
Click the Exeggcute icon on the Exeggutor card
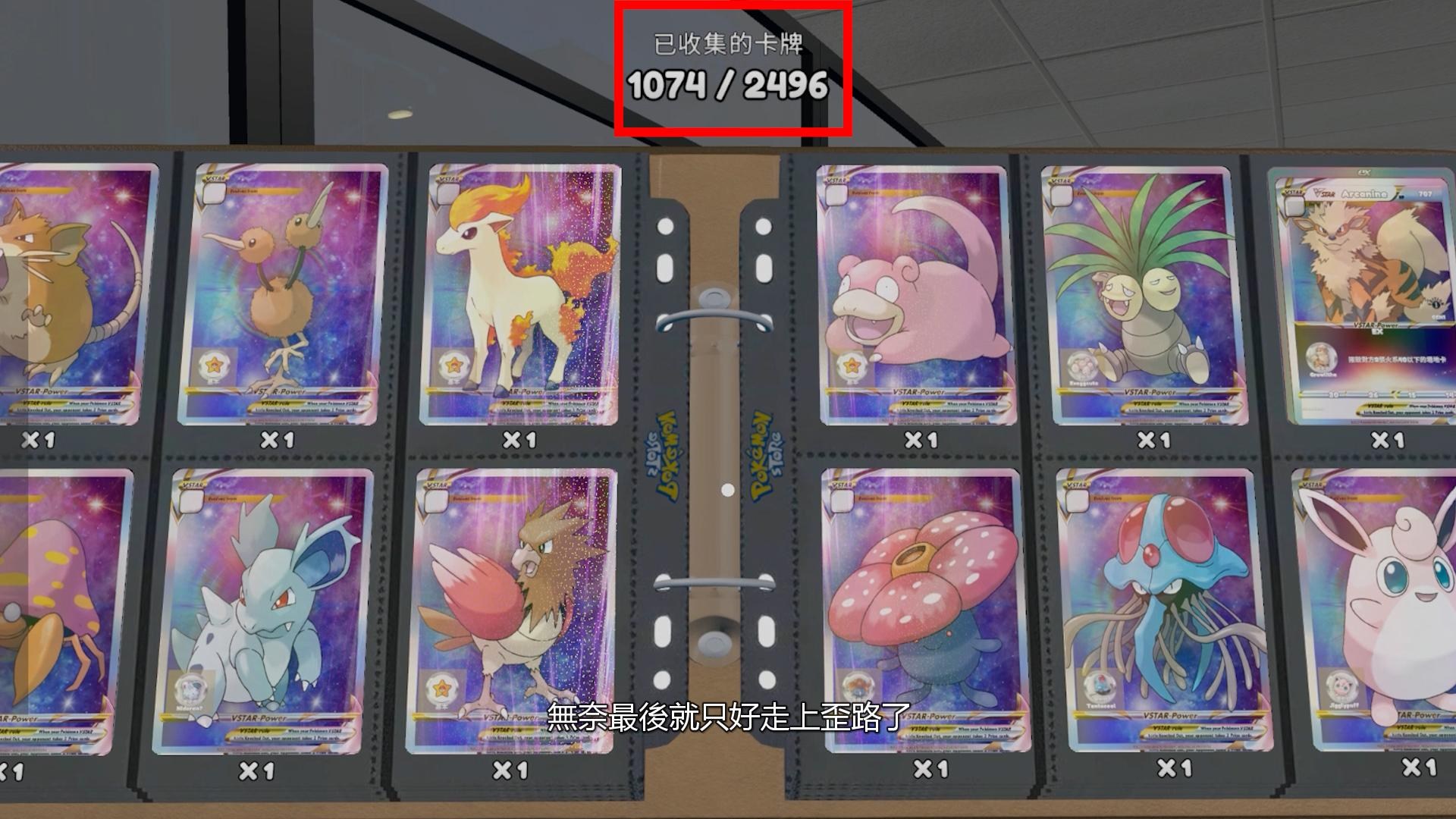click(x=1081, y=365)
